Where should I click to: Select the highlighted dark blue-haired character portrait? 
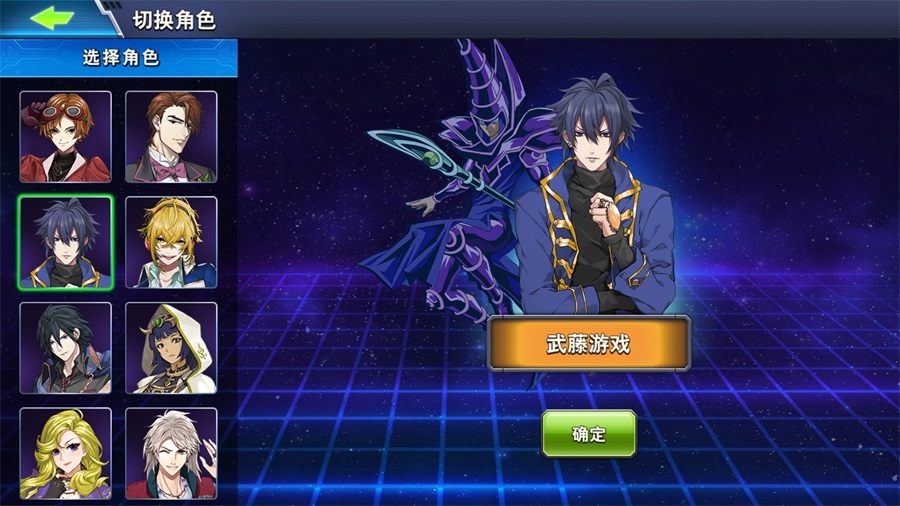point(66,242)
